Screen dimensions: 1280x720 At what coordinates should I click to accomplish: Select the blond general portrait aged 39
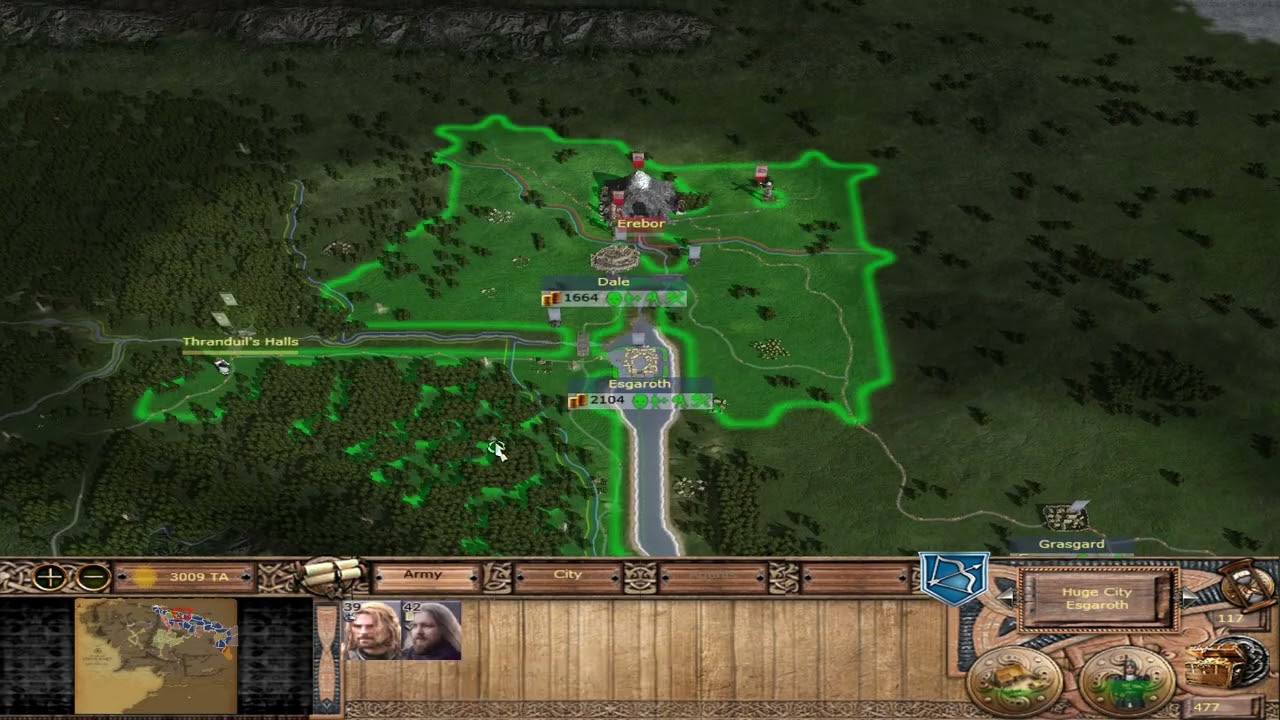coord(372,630)
